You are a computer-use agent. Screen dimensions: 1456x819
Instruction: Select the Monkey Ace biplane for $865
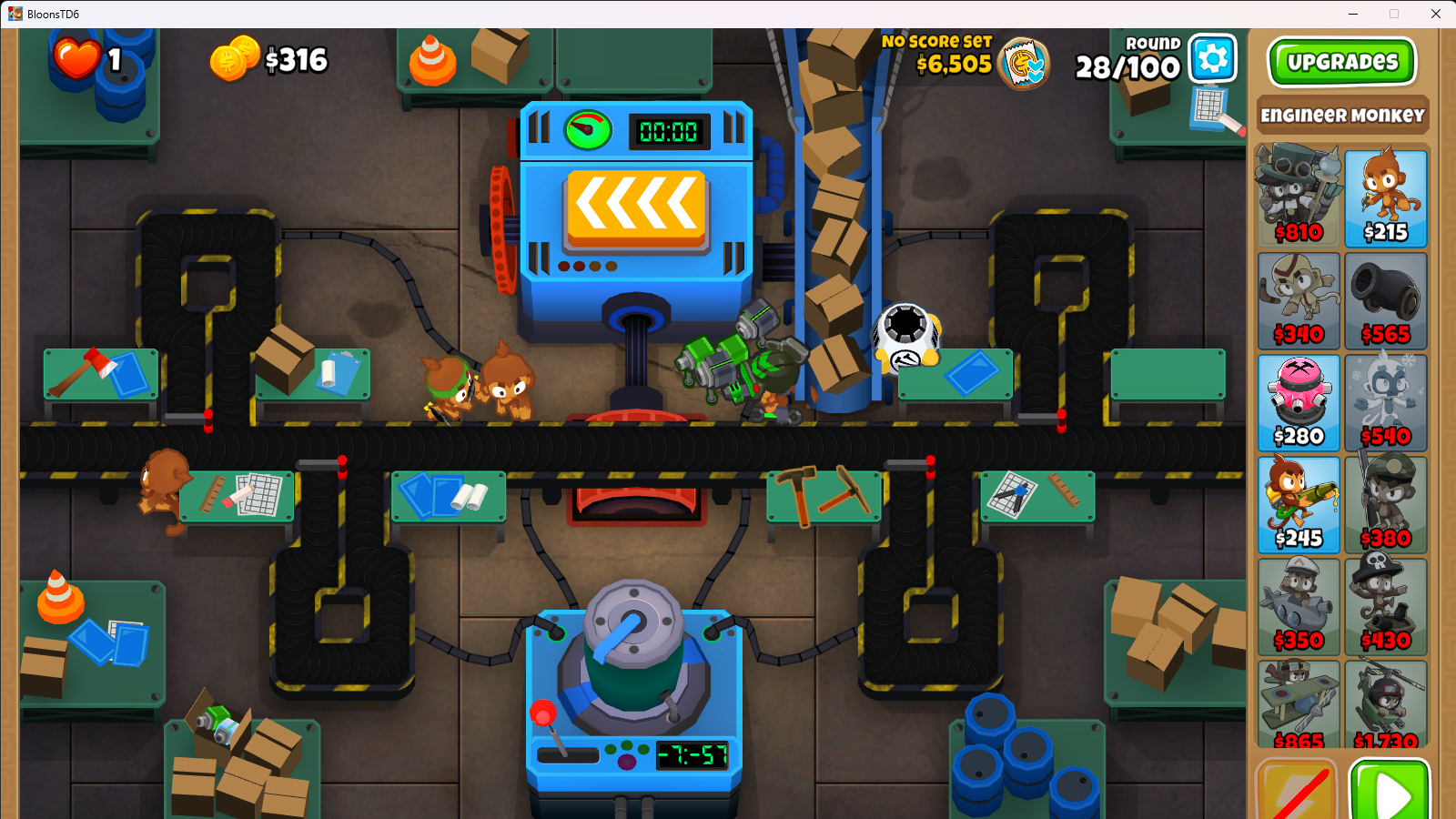[x=1299, y=704]
